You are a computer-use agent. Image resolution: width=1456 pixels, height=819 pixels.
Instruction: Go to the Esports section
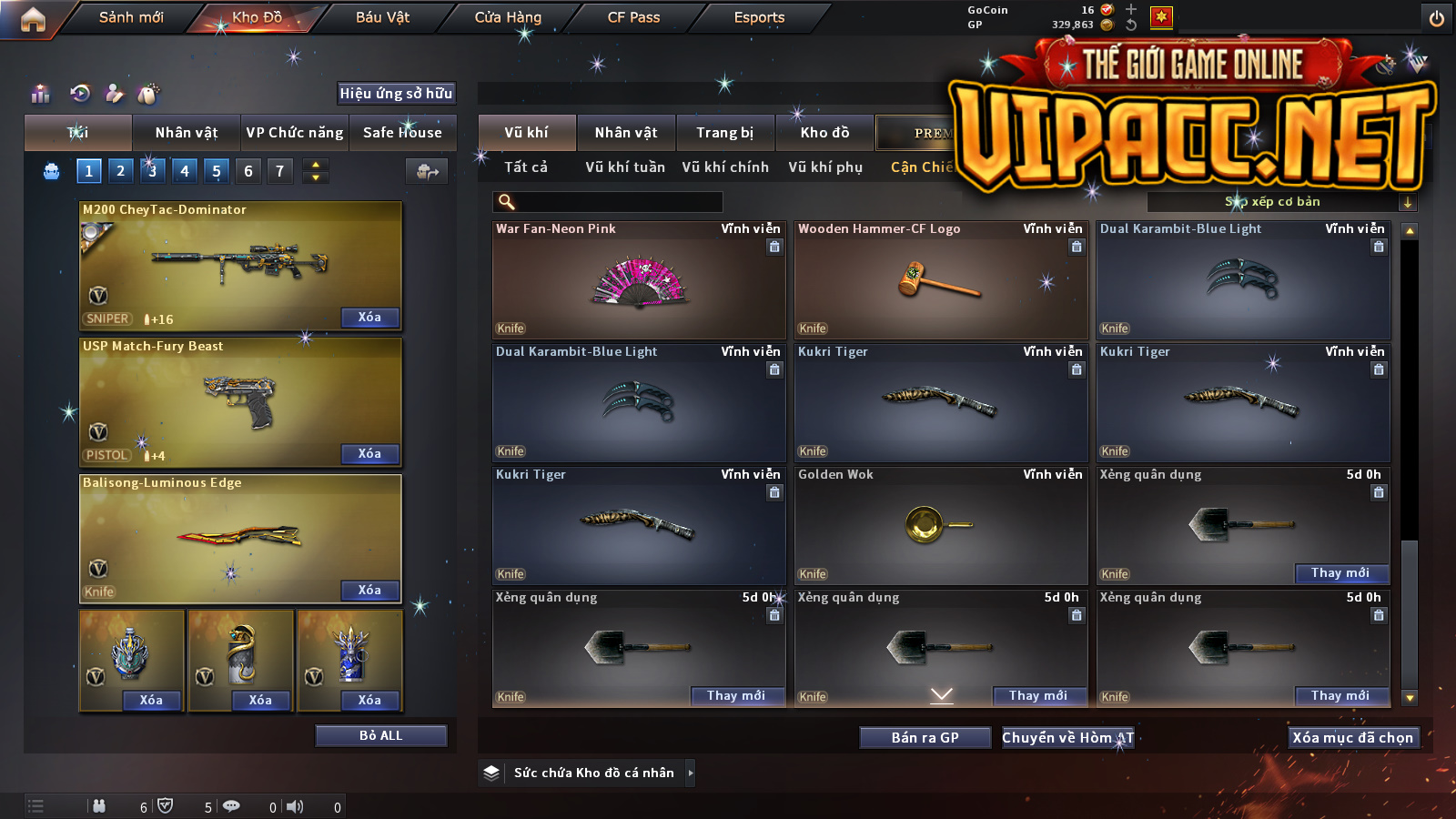(759, 17)
